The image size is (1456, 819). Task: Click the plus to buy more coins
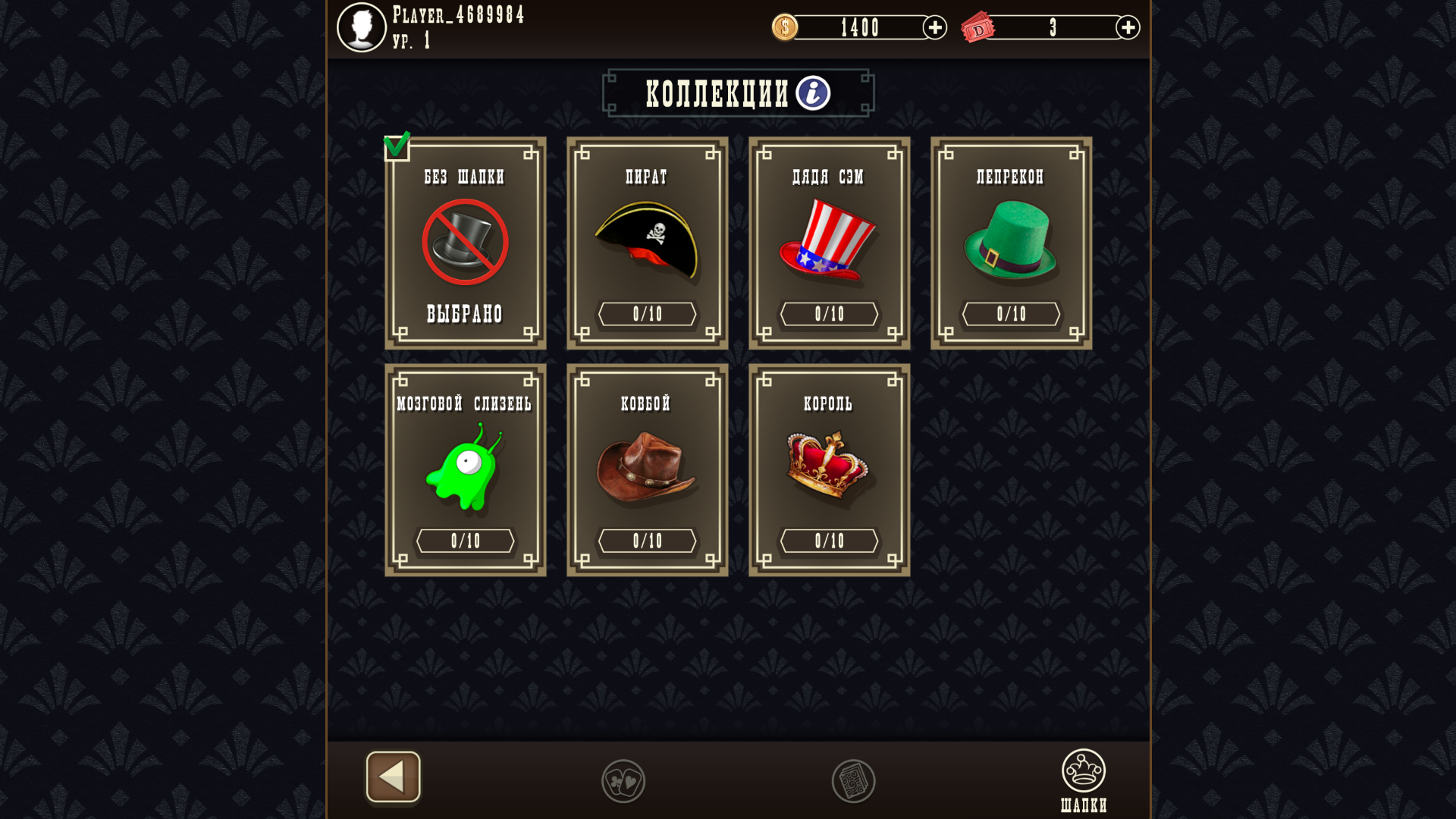(934, 27)
